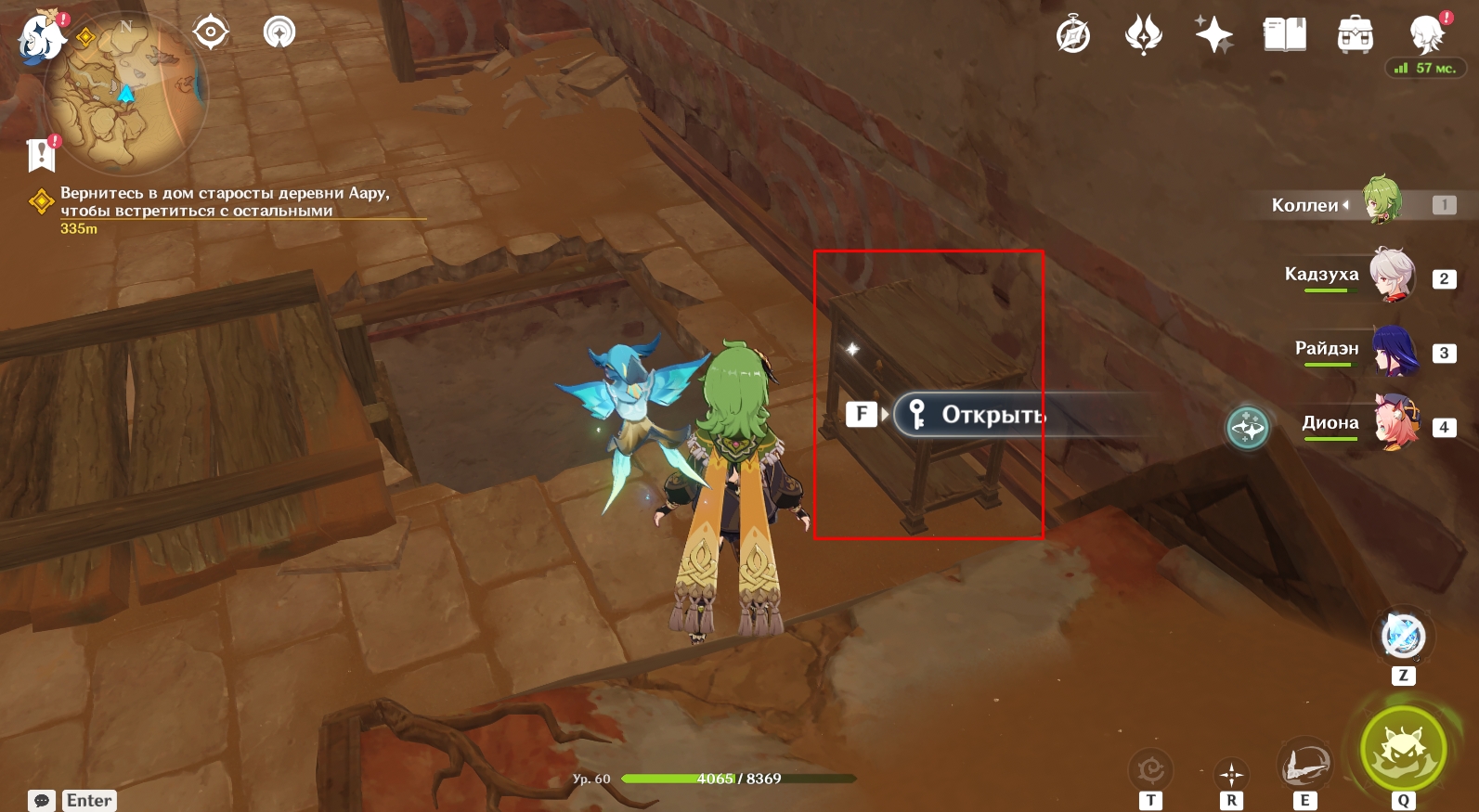
Task: Open the battle pass target icon
Action: (211, 32)
